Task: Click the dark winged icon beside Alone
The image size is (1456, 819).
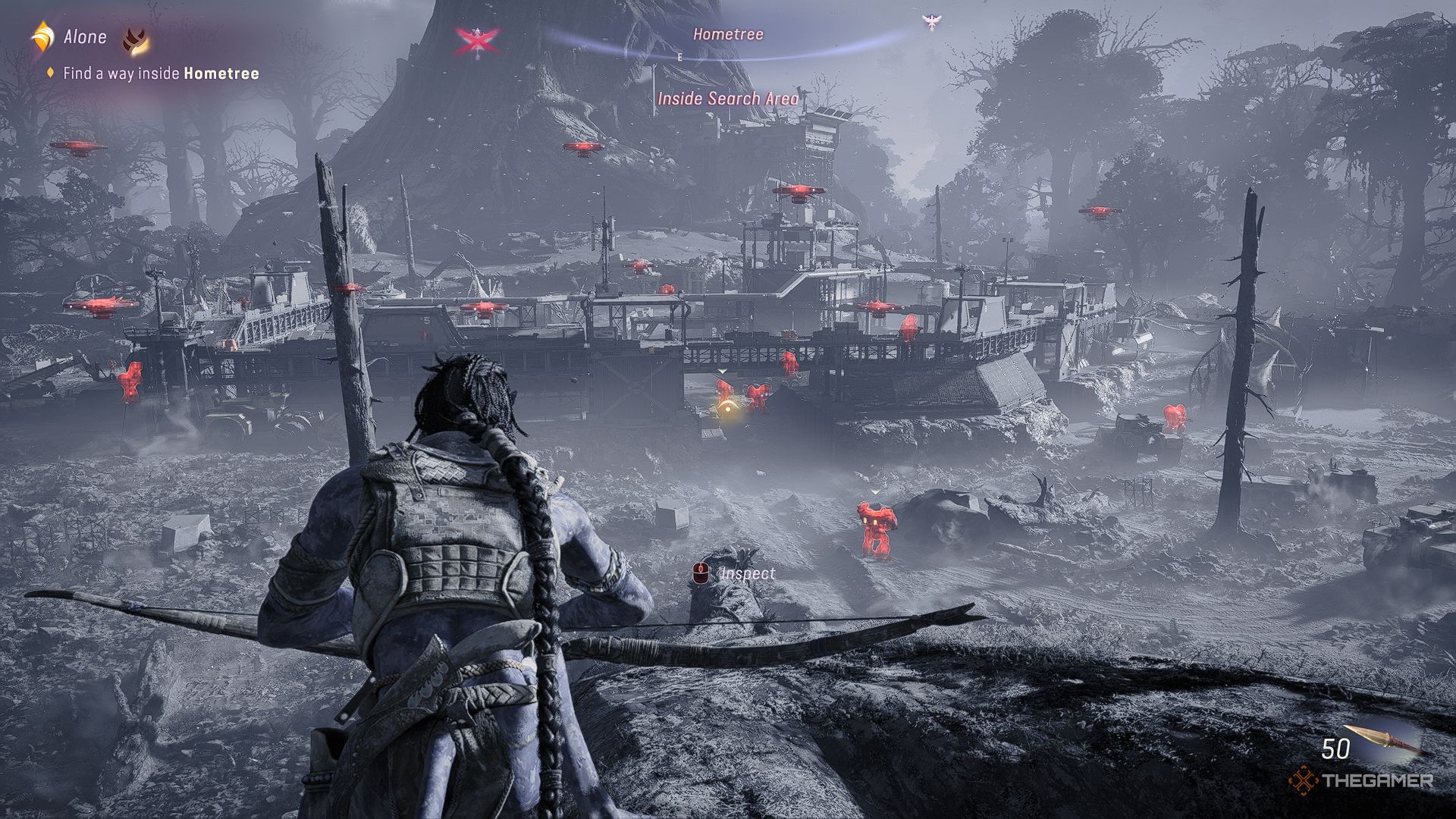Action: [x=136, y=39]
